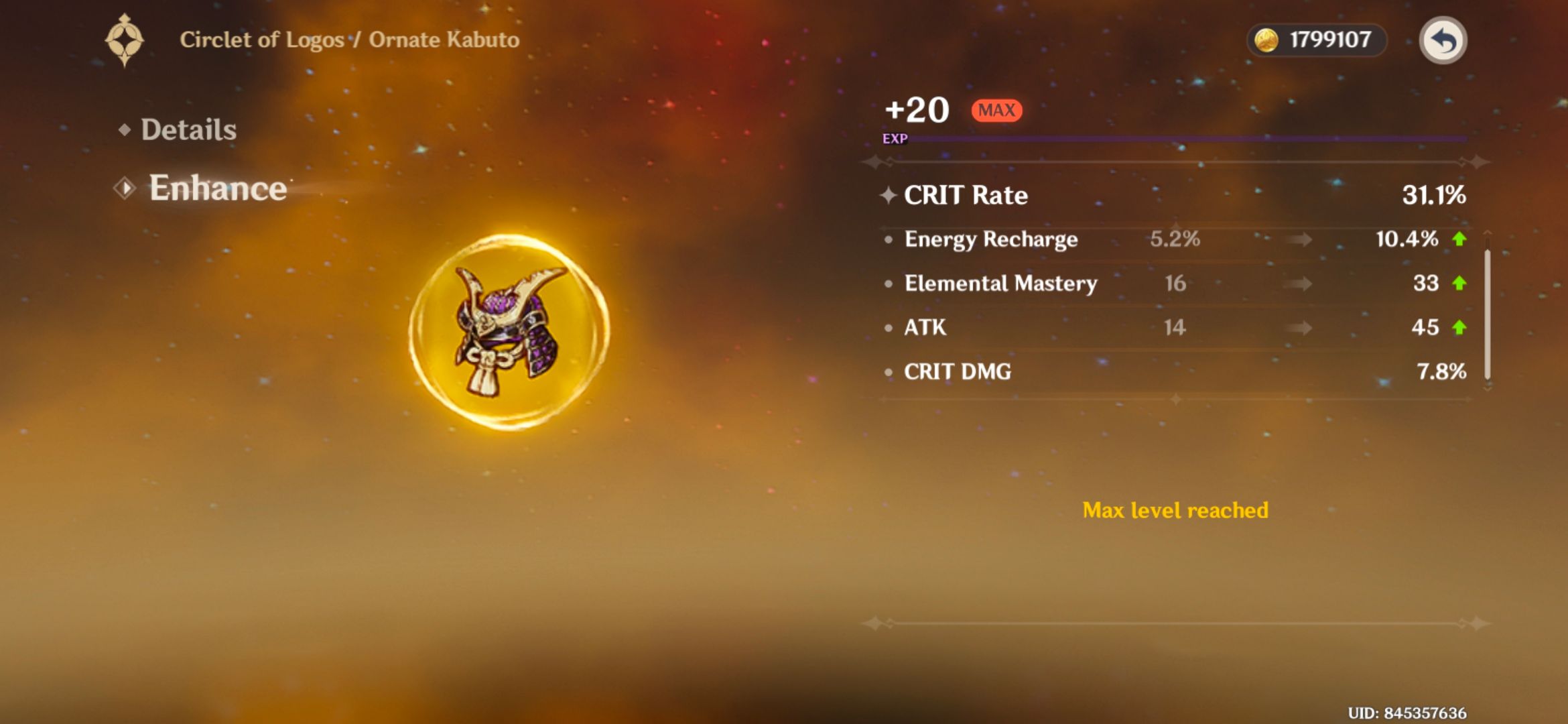Click the star icon next to CRIT Rate

pyautogui.click(x=888, y=195)
